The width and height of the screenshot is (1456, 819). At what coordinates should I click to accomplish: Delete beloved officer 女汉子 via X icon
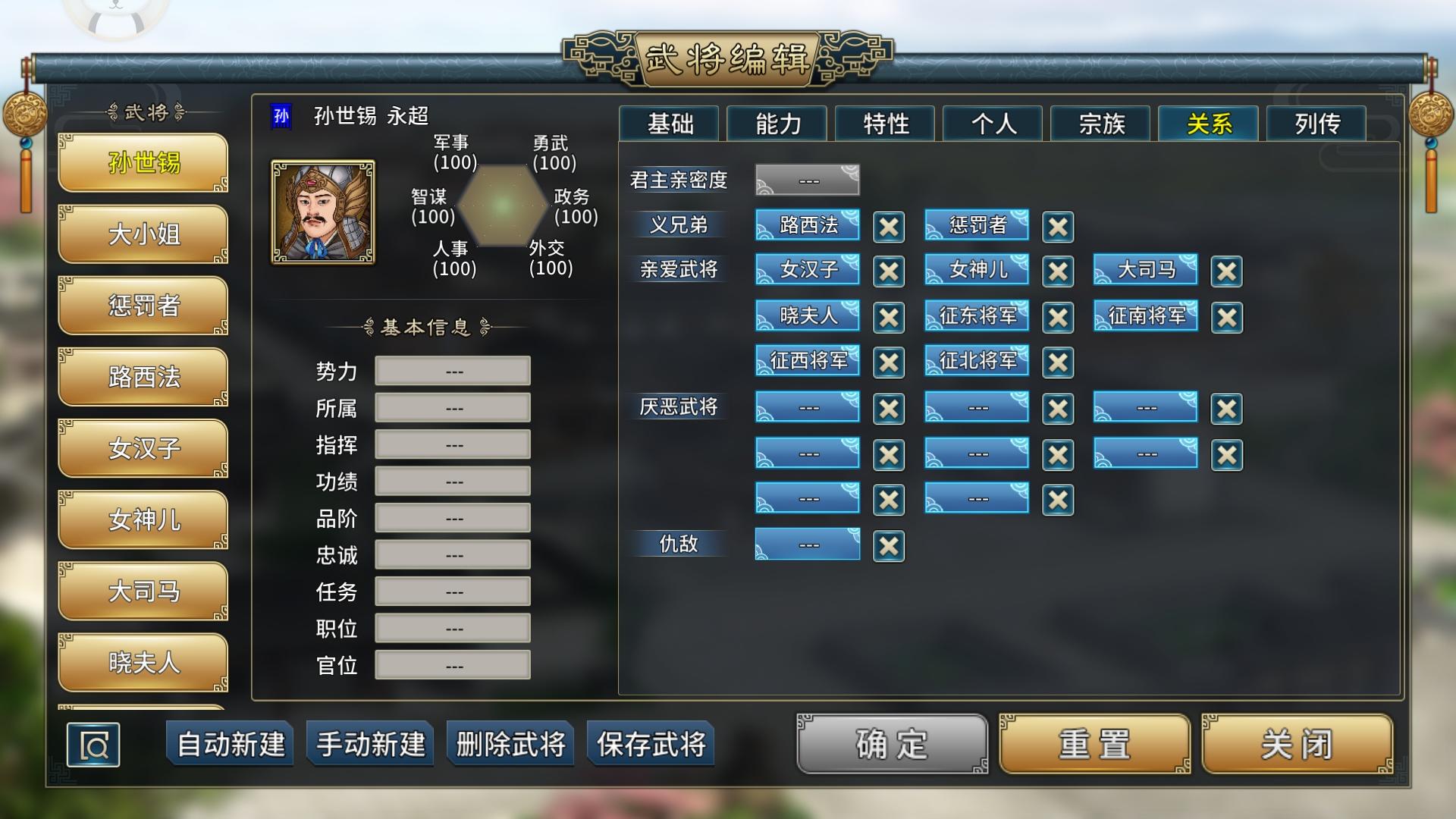888,271
